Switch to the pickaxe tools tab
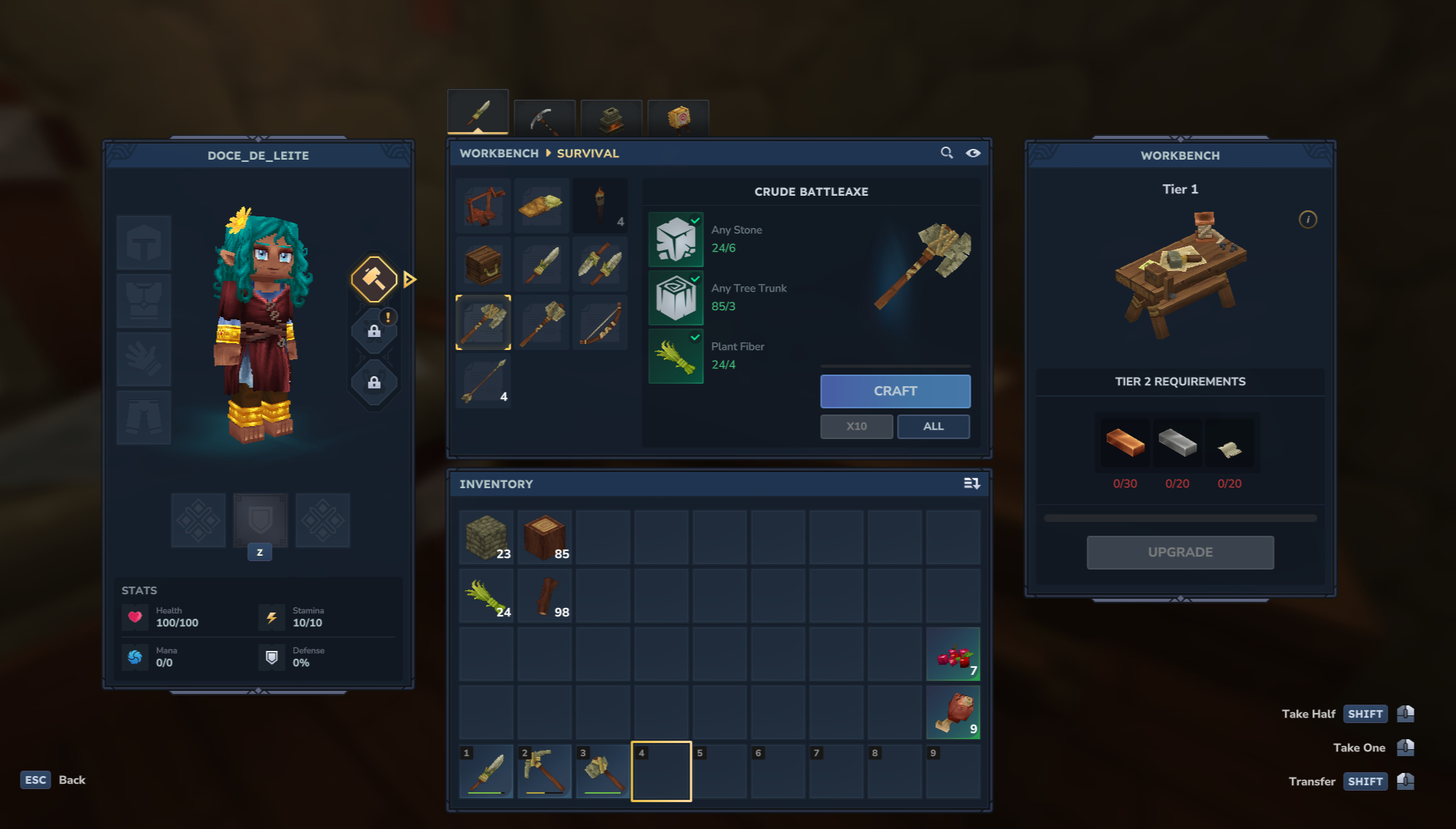The height and width of the screenshot is (829, 1456). (544, 118)
